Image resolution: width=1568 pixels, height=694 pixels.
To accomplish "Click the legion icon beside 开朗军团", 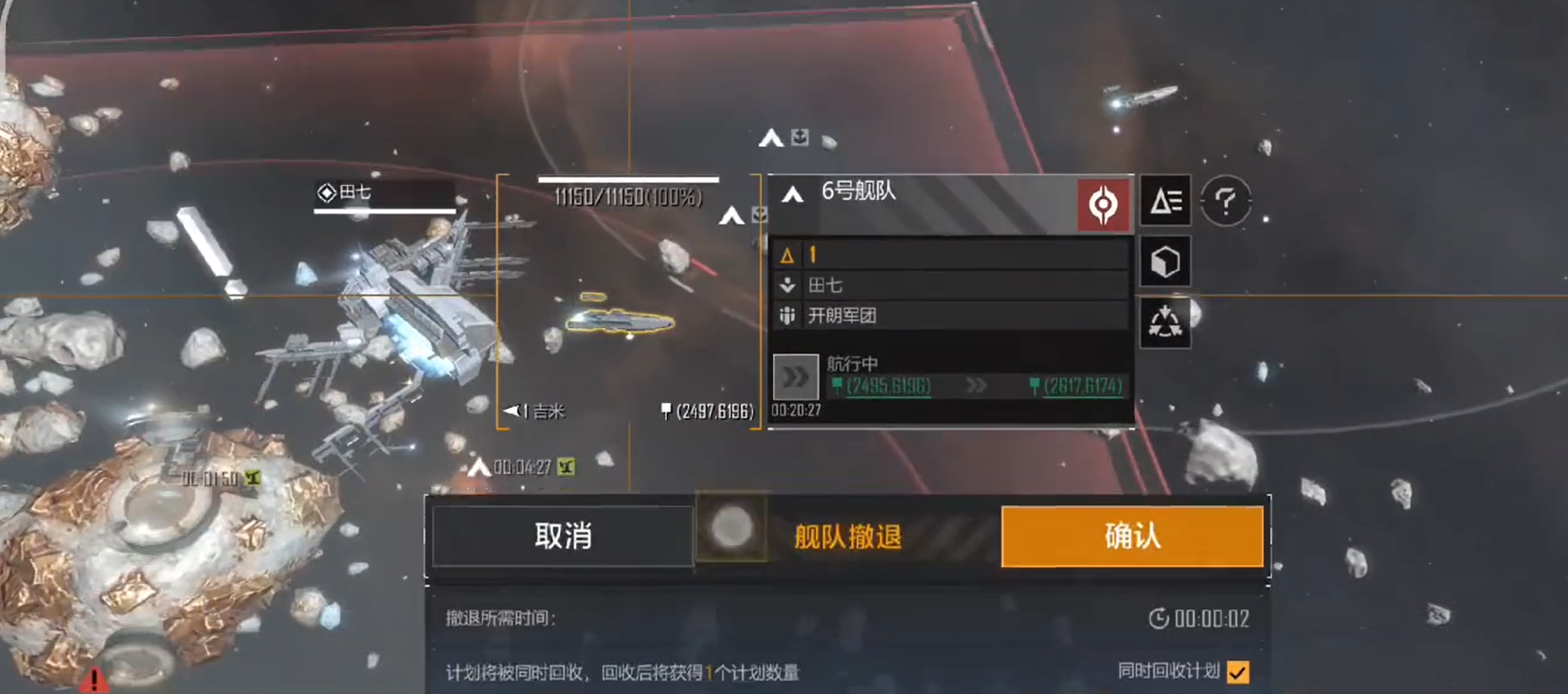I will [785, 316].
